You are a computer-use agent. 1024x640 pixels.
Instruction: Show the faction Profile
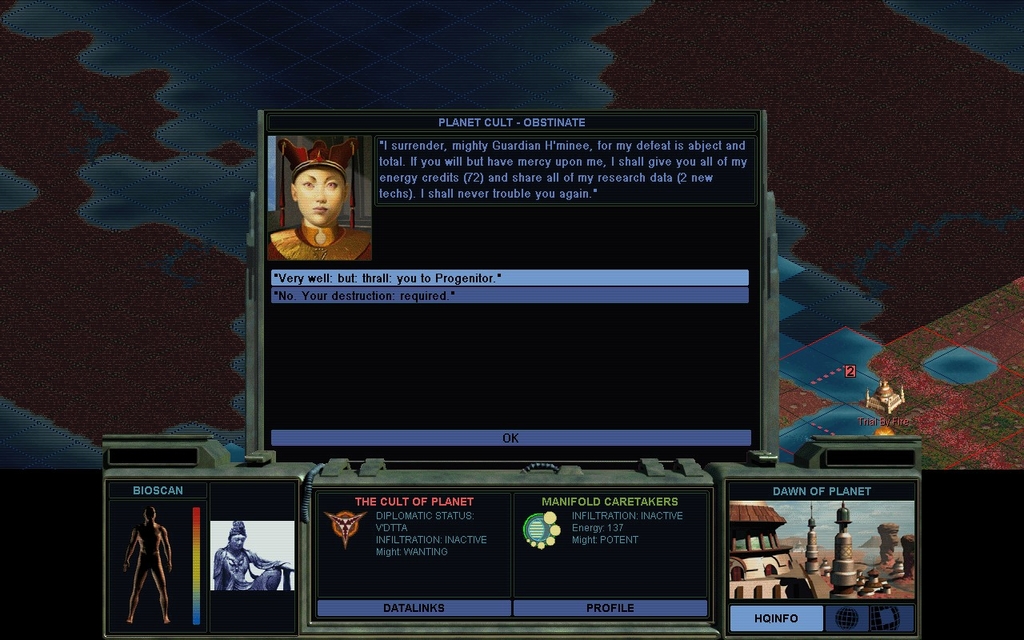pyautogui.click(x=610, y=608)
